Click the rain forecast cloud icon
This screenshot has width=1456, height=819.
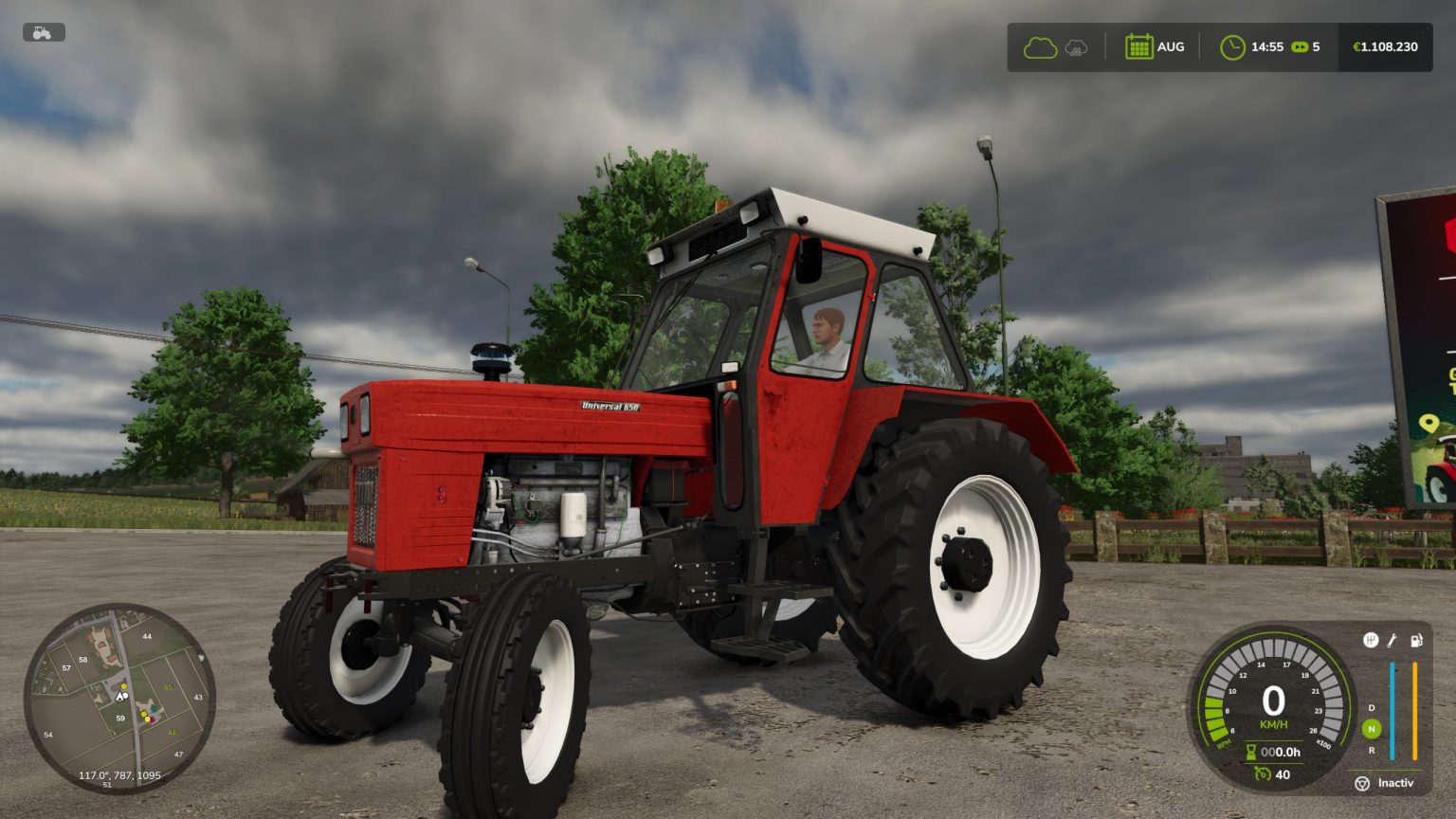[1076, 47]
